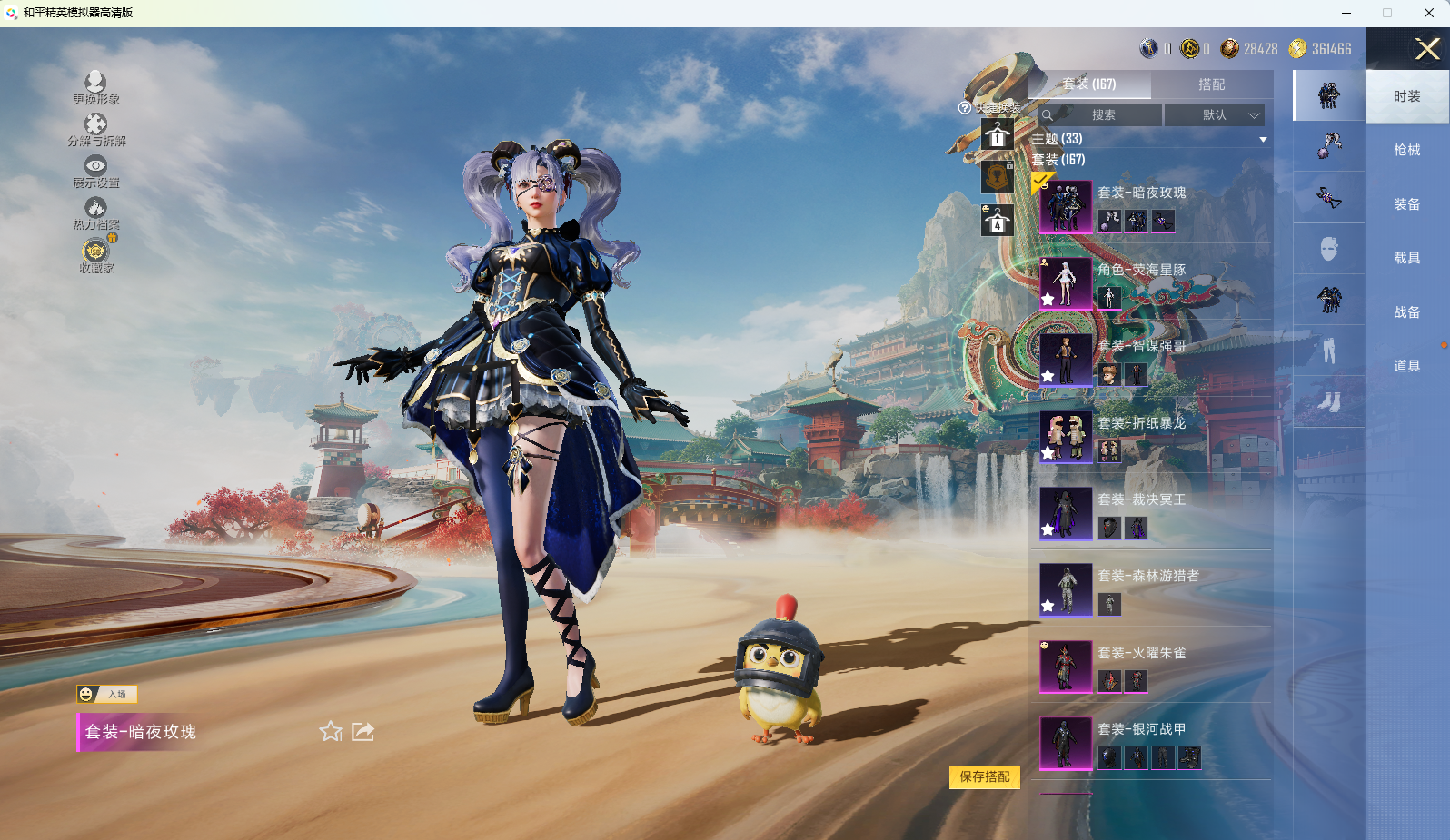Click the 更换形象 icon

tap(95, 87)
